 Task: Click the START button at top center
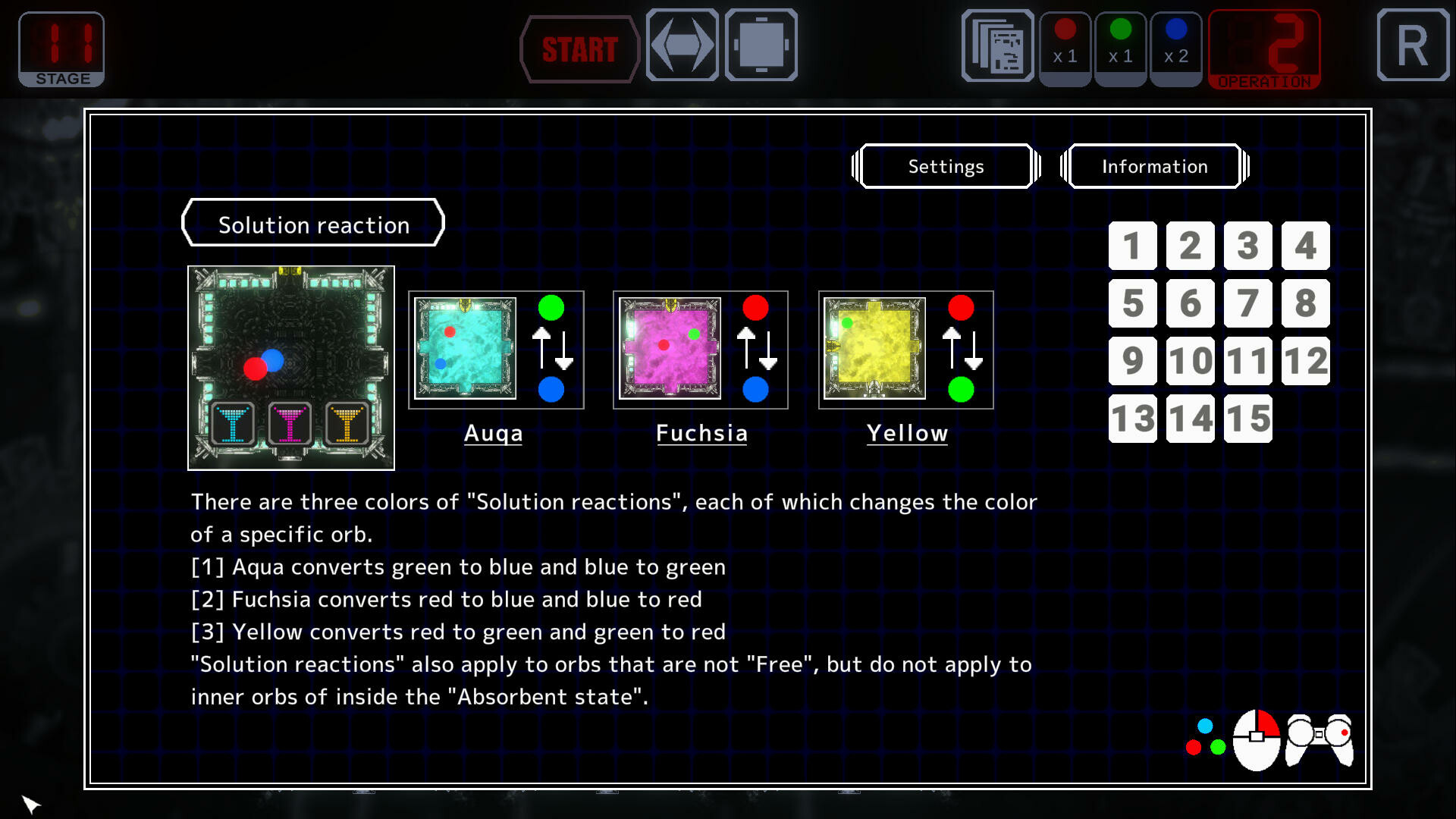pos(579,50)
